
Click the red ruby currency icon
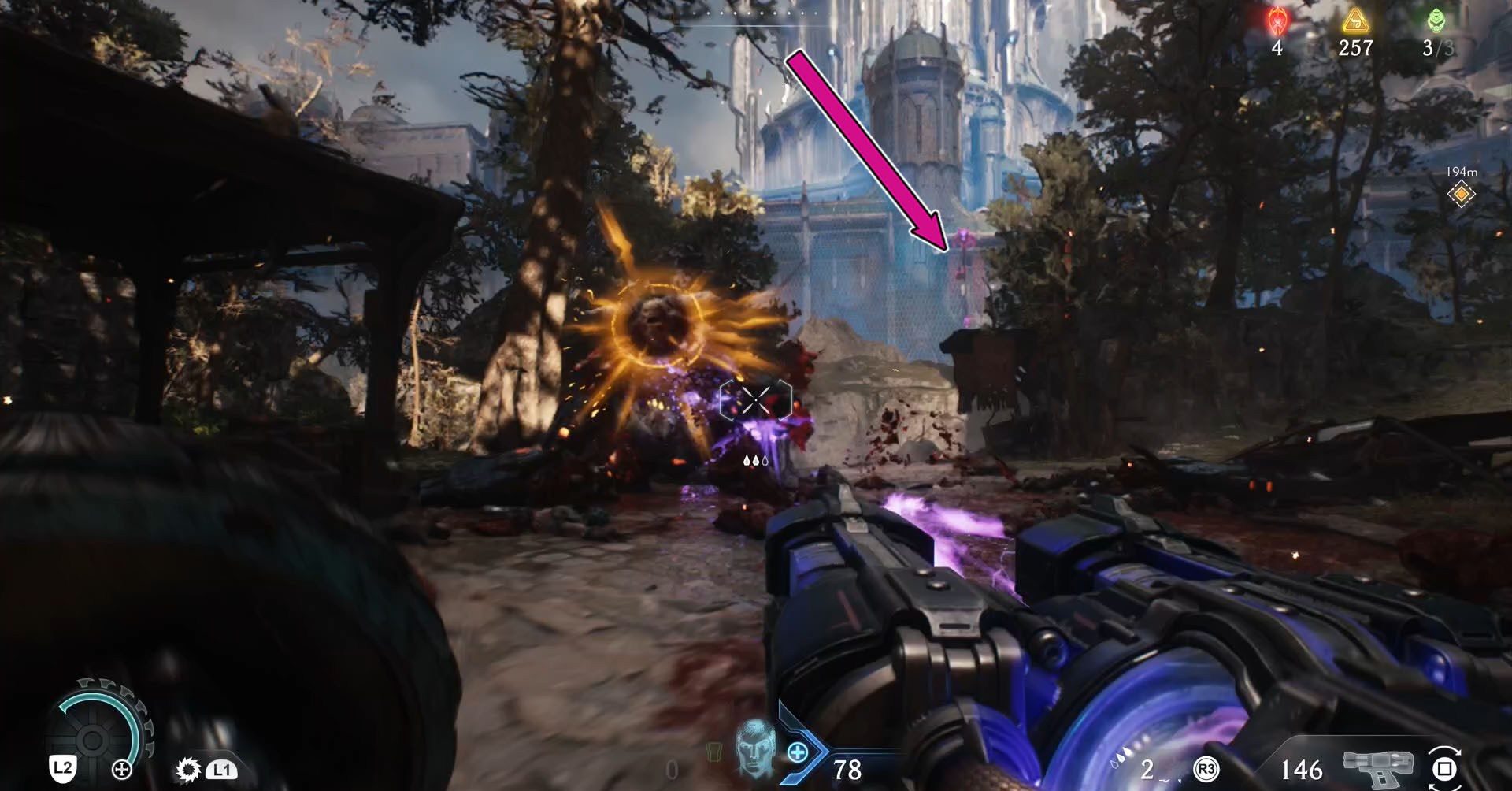[1277, 21]
